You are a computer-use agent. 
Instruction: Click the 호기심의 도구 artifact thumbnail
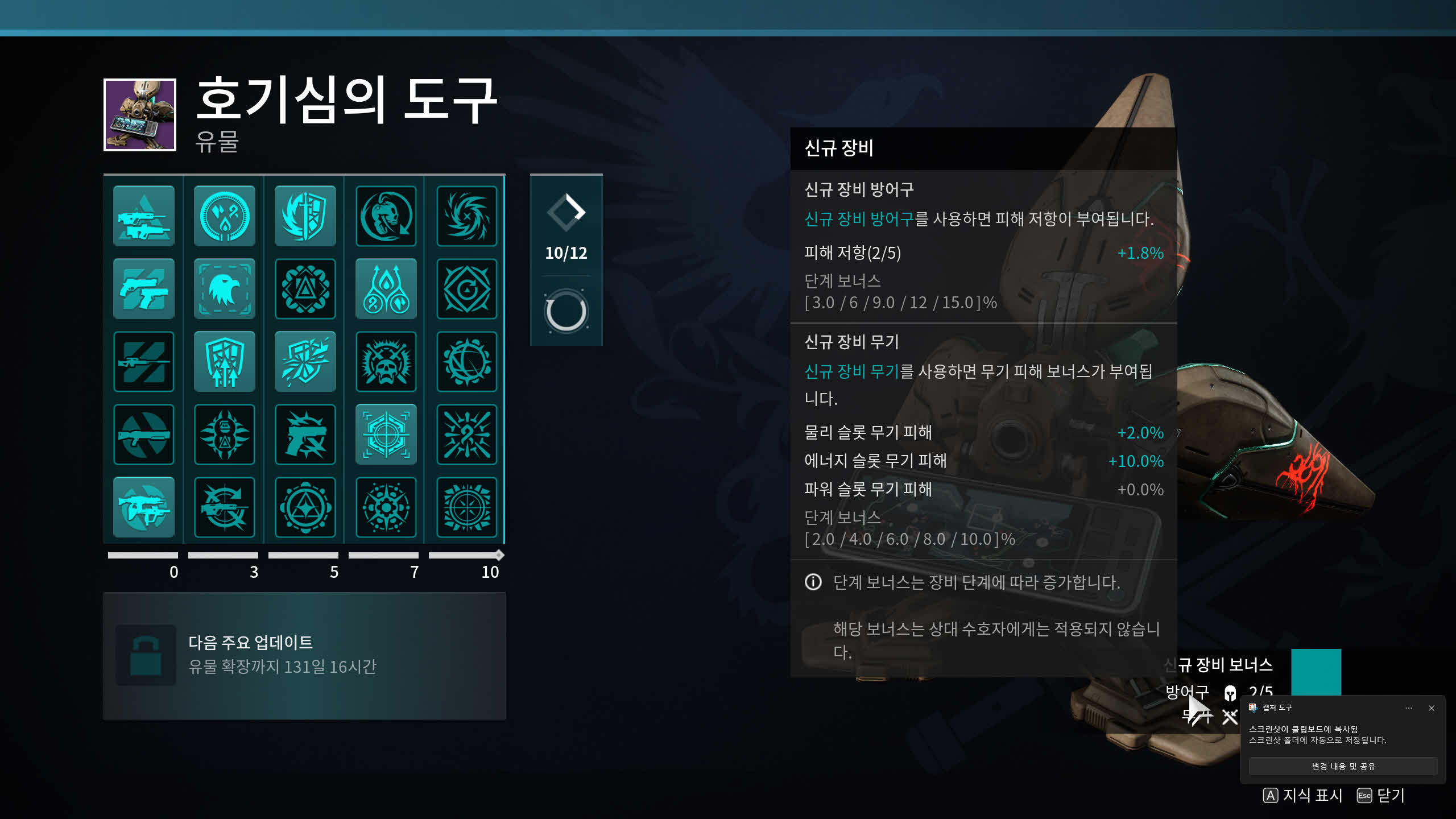(140, 115)
